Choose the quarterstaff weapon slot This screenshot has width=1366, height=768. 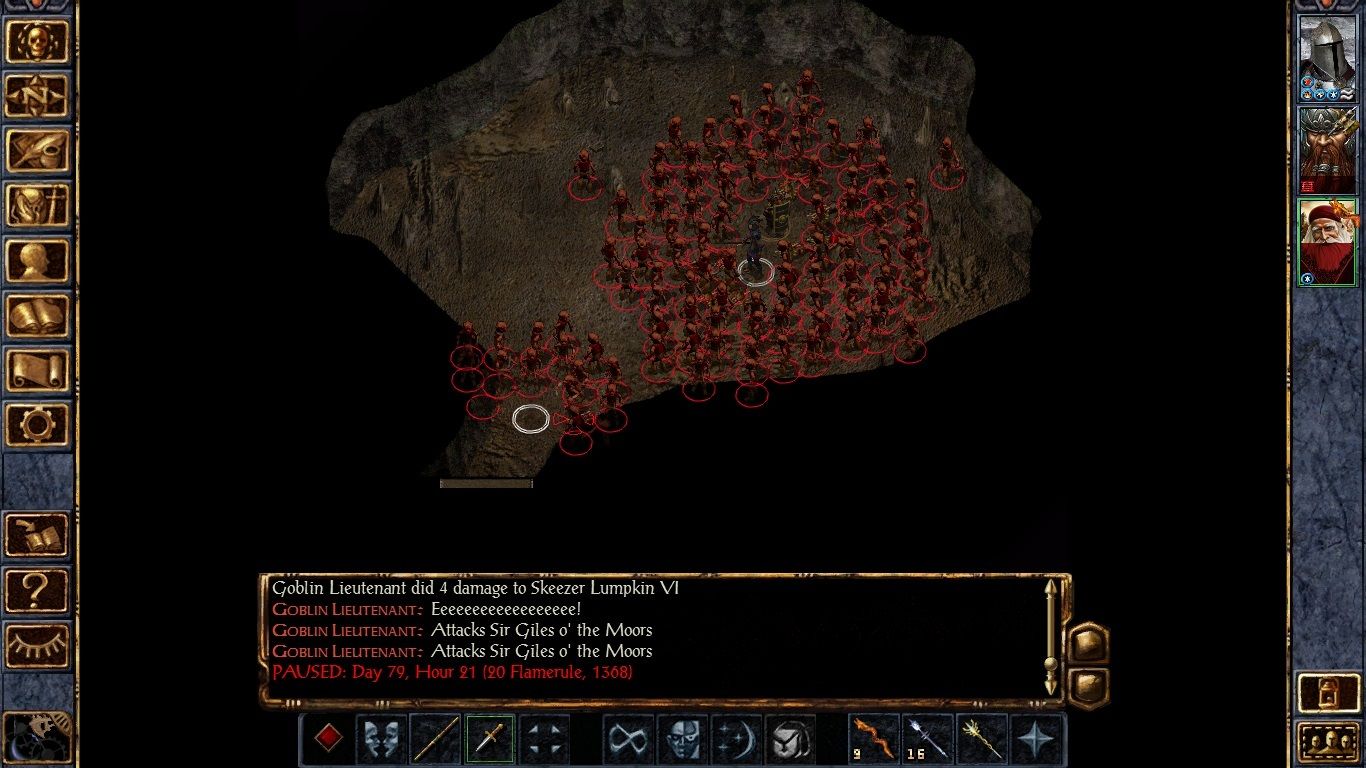[x=436, y=740]
